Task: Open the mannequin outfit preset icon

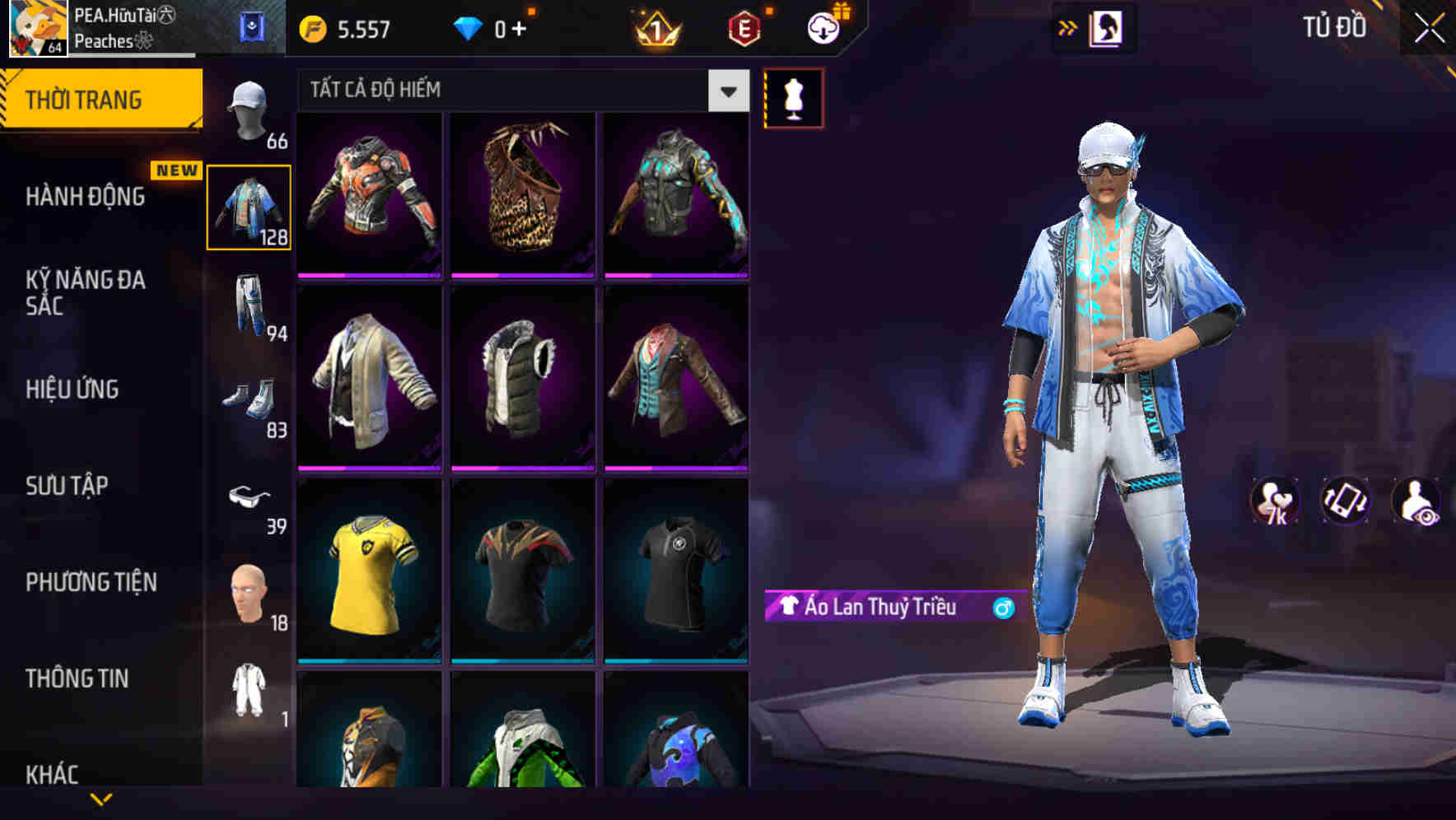Action: (793, 97)
